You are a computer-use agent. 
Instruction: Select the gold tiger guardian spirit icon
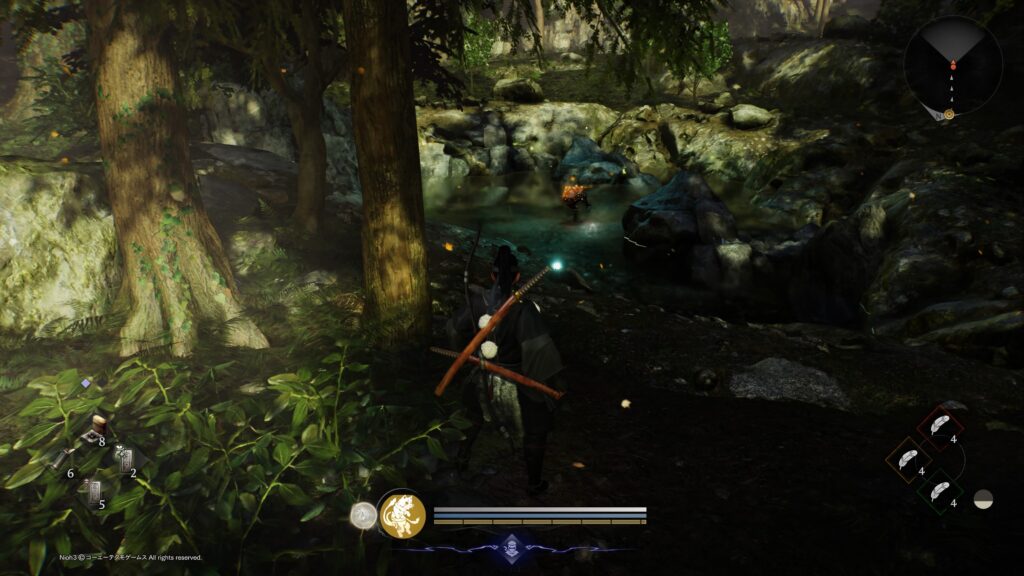point(402,515)
